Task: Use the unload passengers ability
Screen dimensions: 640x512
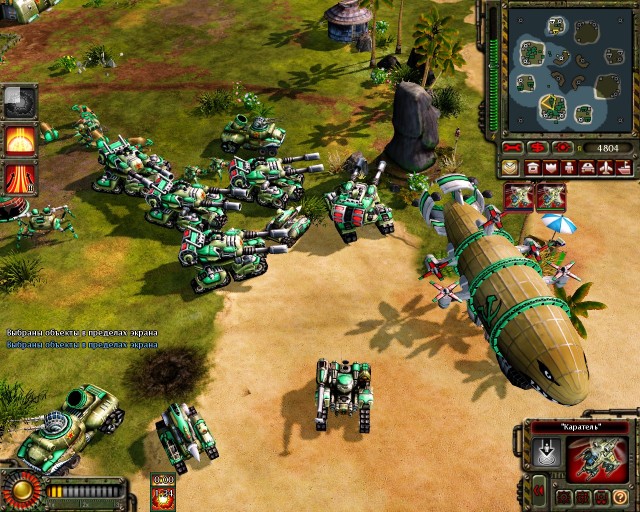Action: point(546,455)
